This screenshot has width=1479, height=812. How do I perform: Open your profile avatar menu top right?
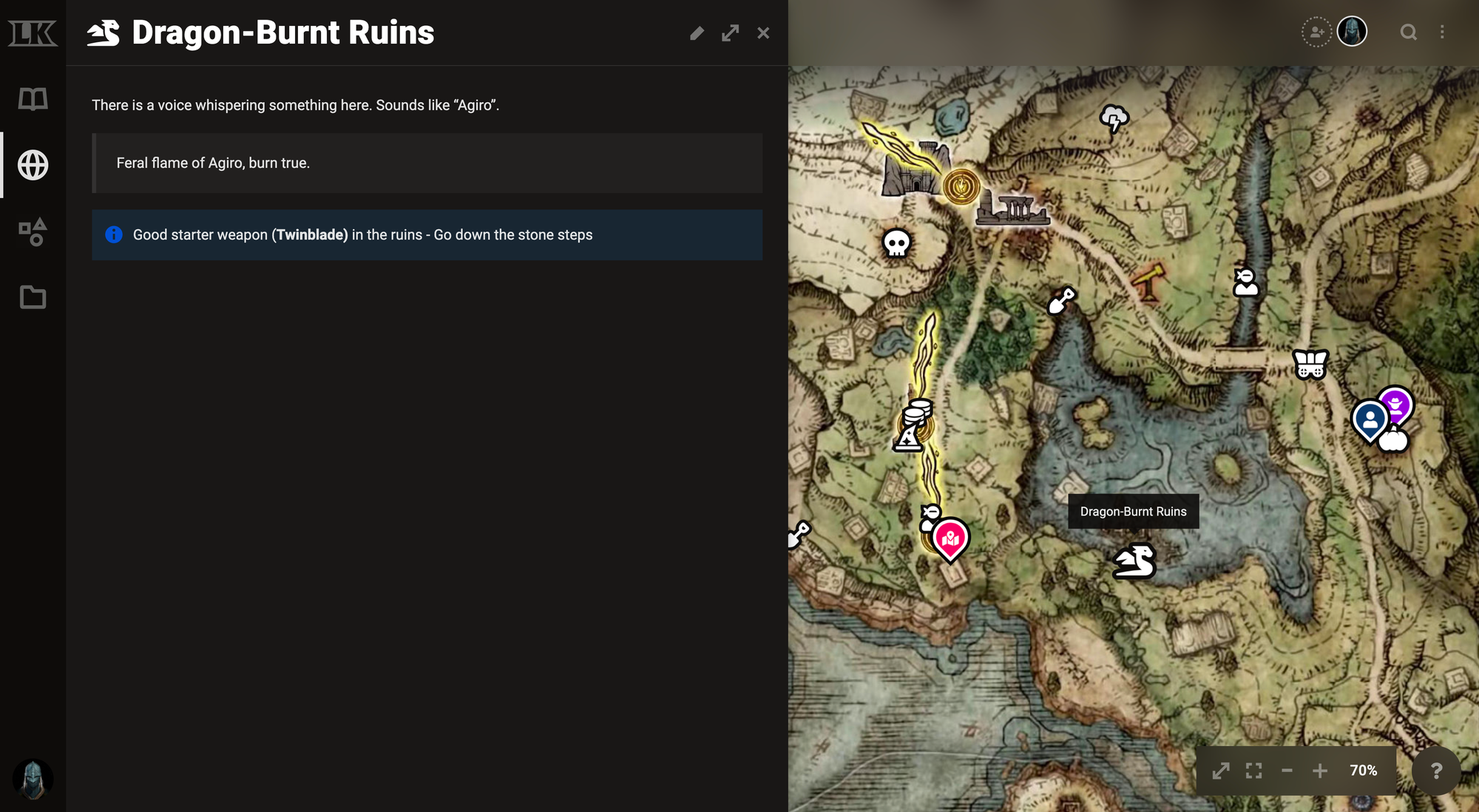click(1353, 32)
